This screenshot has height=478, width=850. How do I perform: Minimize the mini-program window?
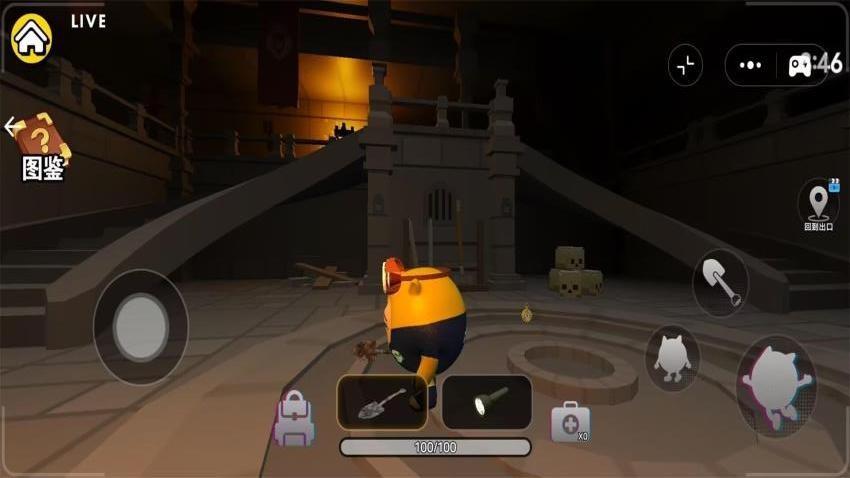[x=685, y=65]
